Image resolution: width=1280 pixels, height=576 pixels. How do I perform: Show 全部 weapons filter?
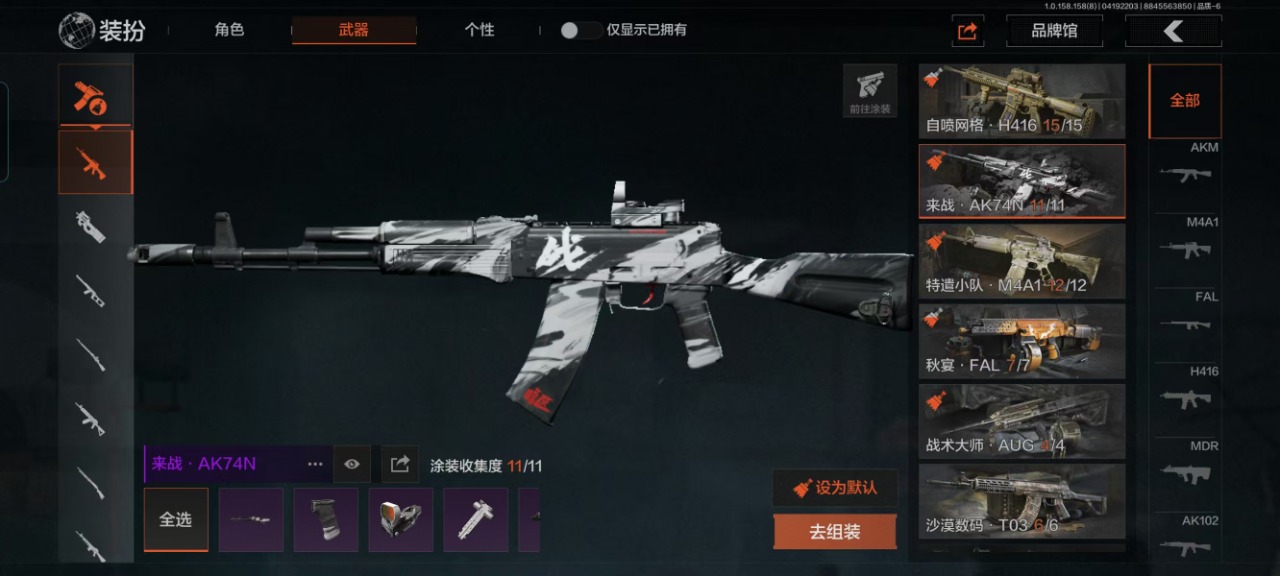point(1185,101)
